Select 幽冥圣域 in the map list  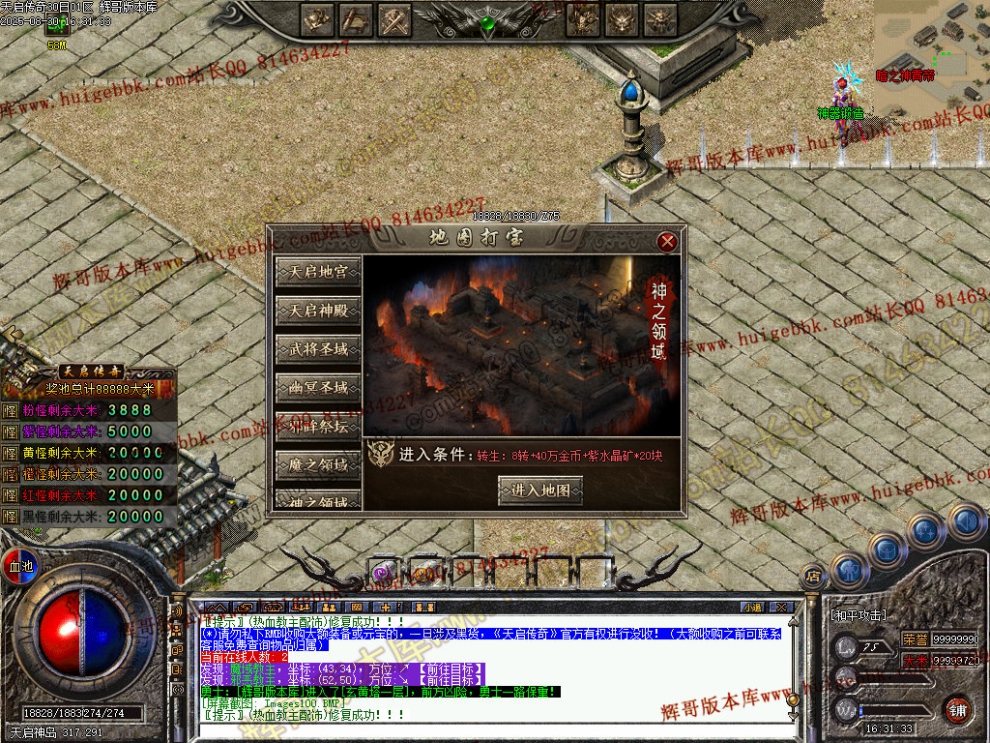[x=318, y=387]
